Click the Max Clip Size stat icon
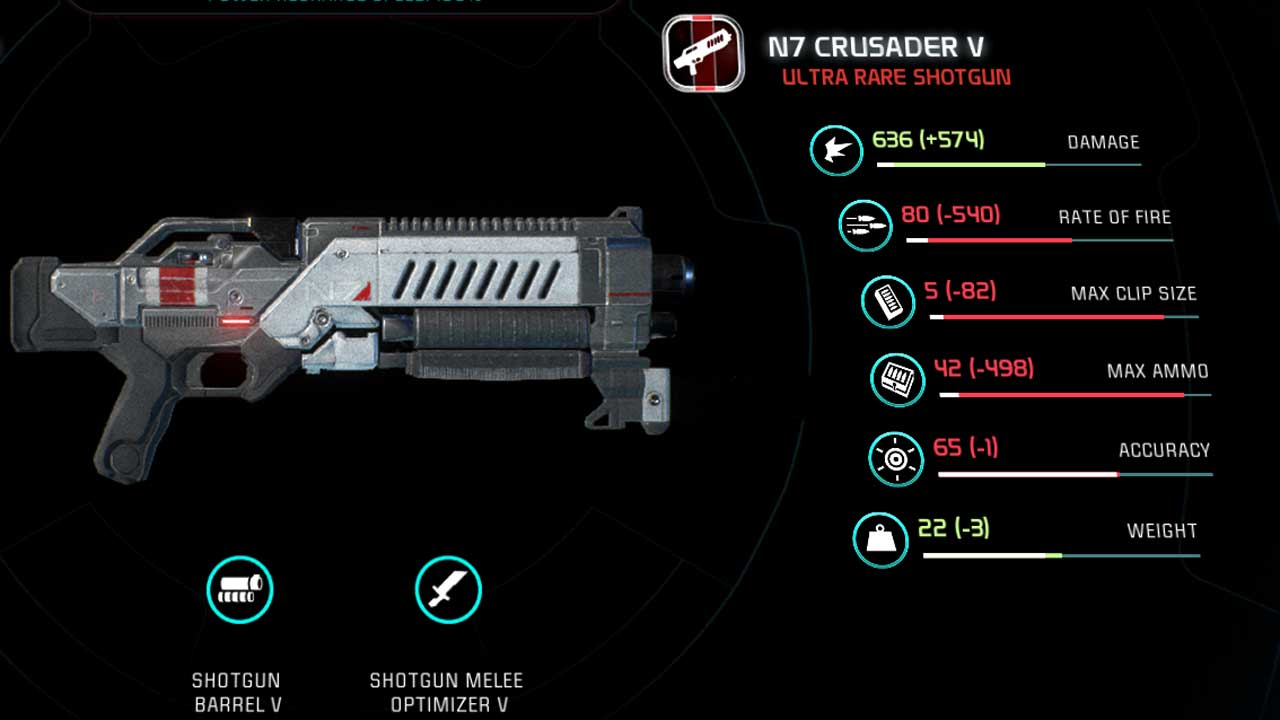1280x720 pixels. (887, 301)
